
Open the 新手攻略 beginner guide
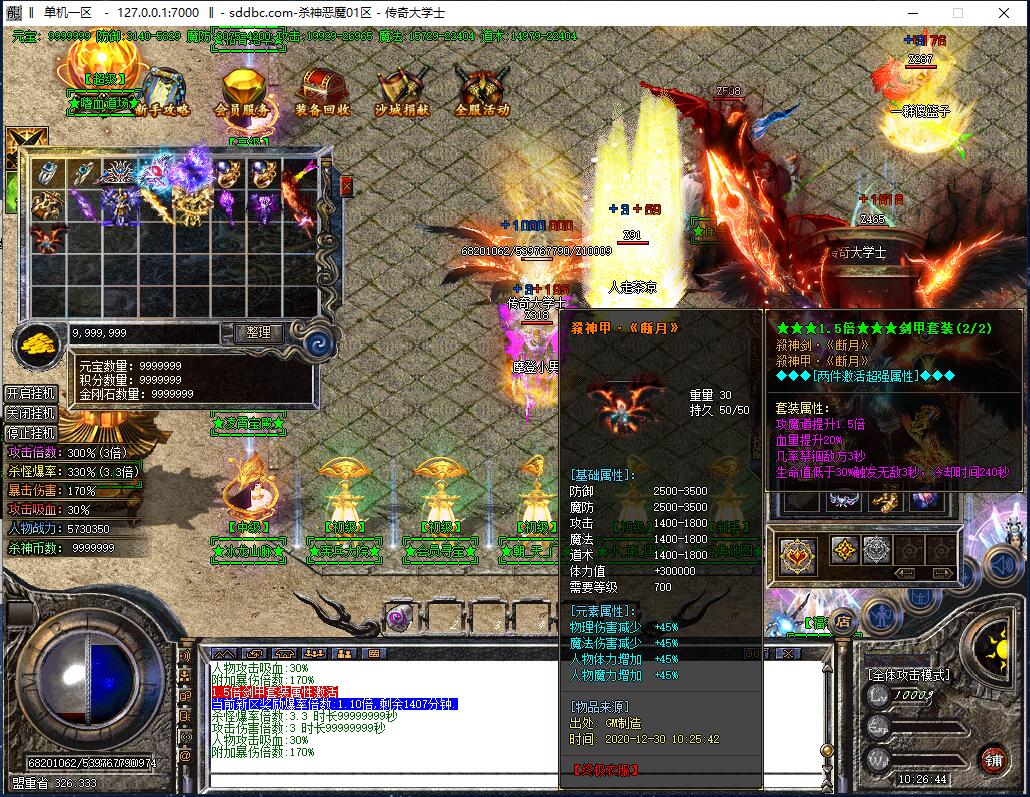pos(163,91)
